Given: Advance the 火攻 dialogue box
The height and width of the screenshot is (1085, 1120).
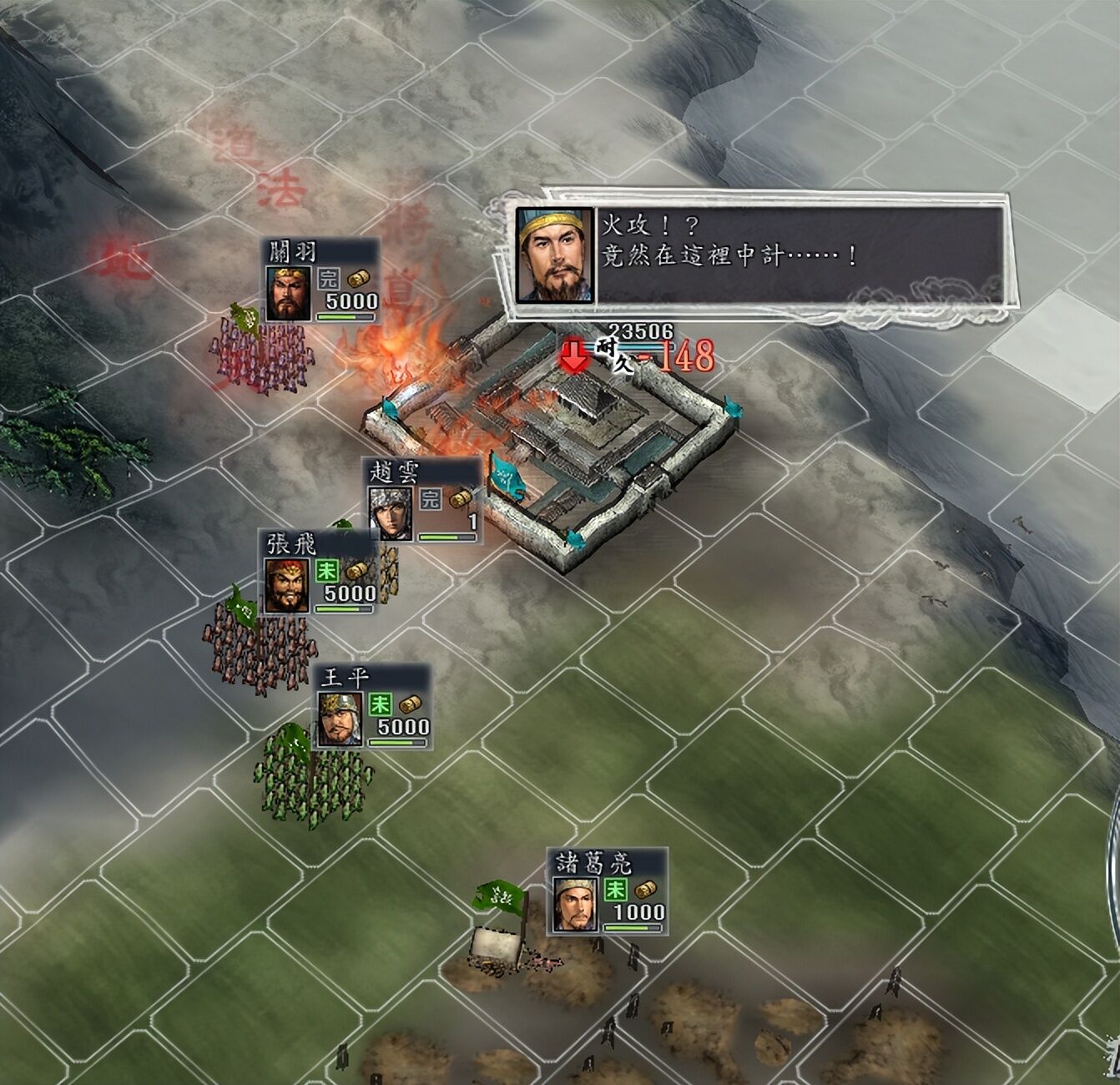Looking at the screenshot, I should click(x=759, y=255).
